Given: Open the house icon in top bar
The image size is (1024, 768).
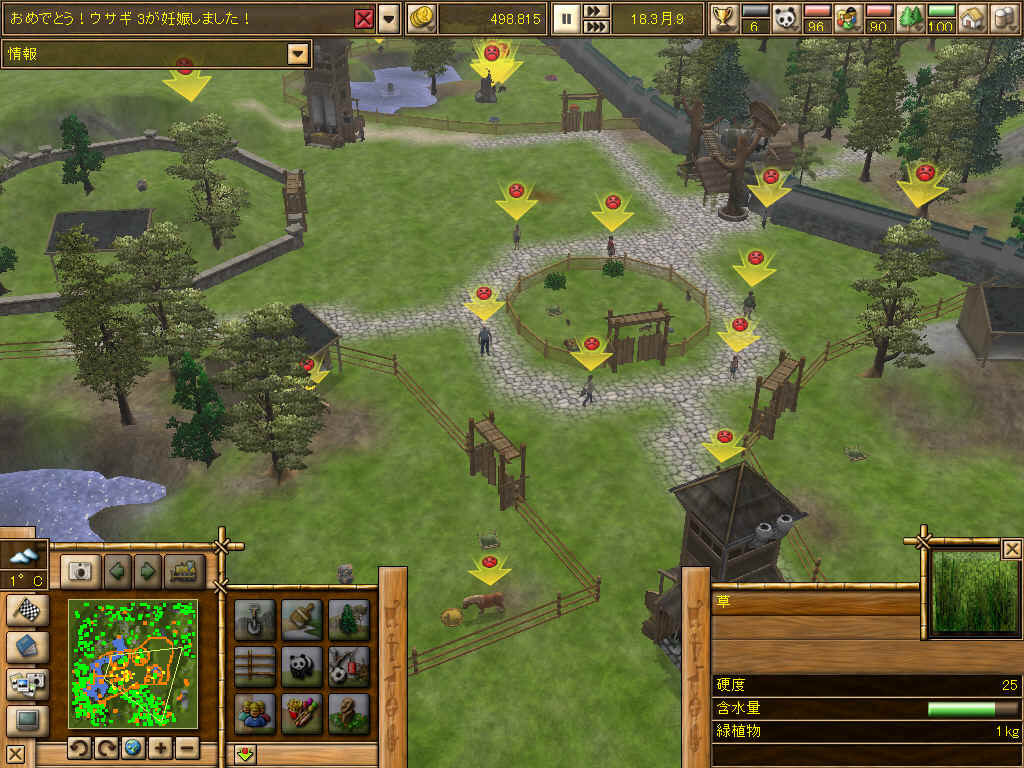Looking at the screenshot, I should click(971, 17).
